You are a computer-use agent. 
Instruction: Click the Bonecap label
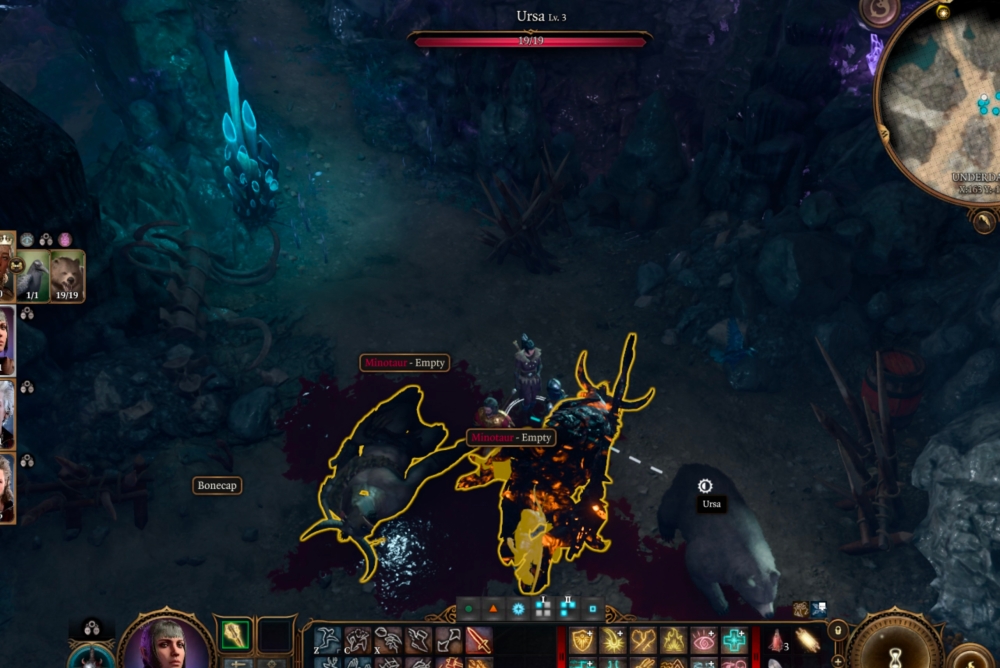click(x=217, y=485)
